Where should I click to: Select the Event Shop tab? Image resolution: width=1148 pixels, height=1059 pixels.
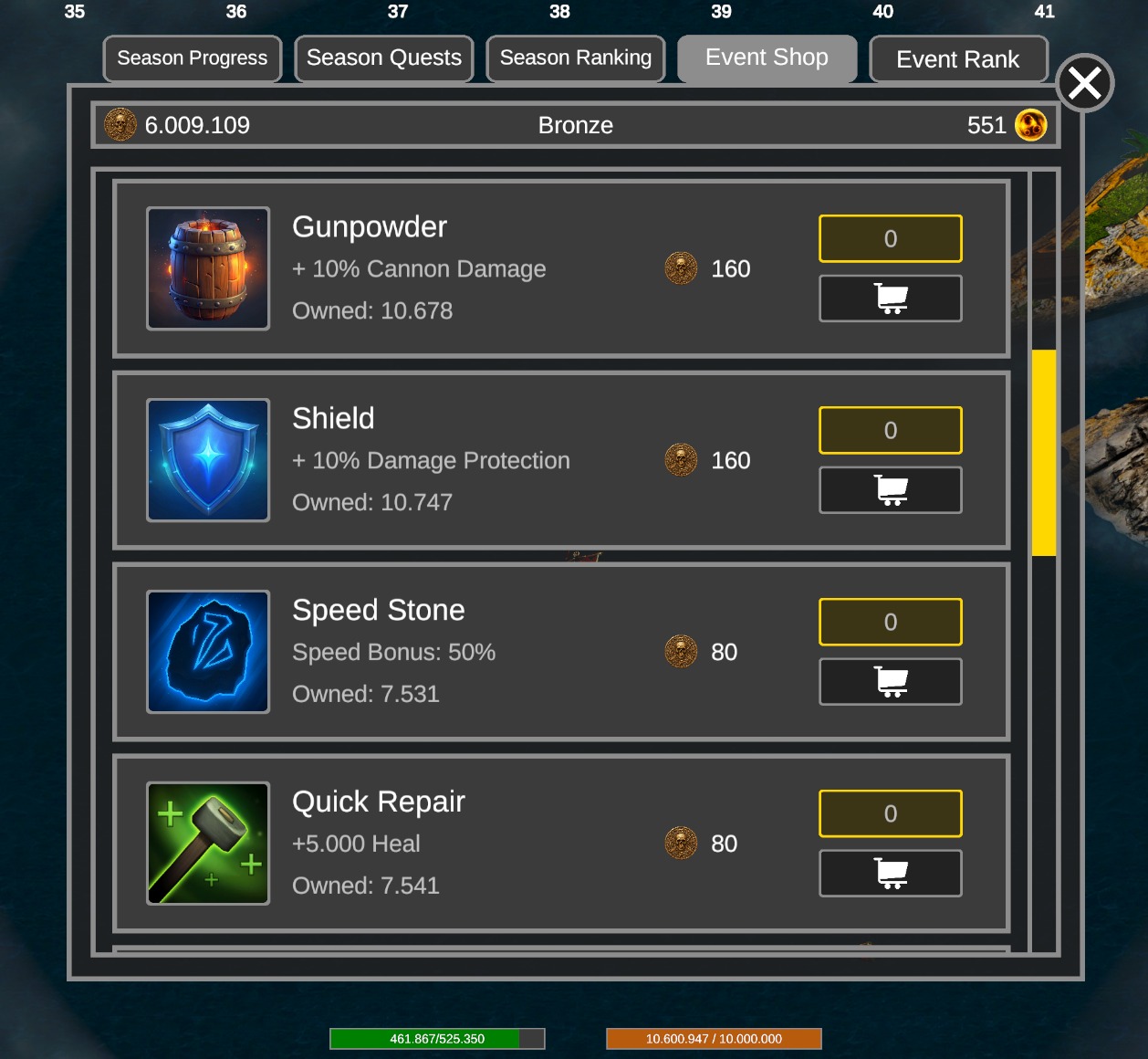pos(767,58)
